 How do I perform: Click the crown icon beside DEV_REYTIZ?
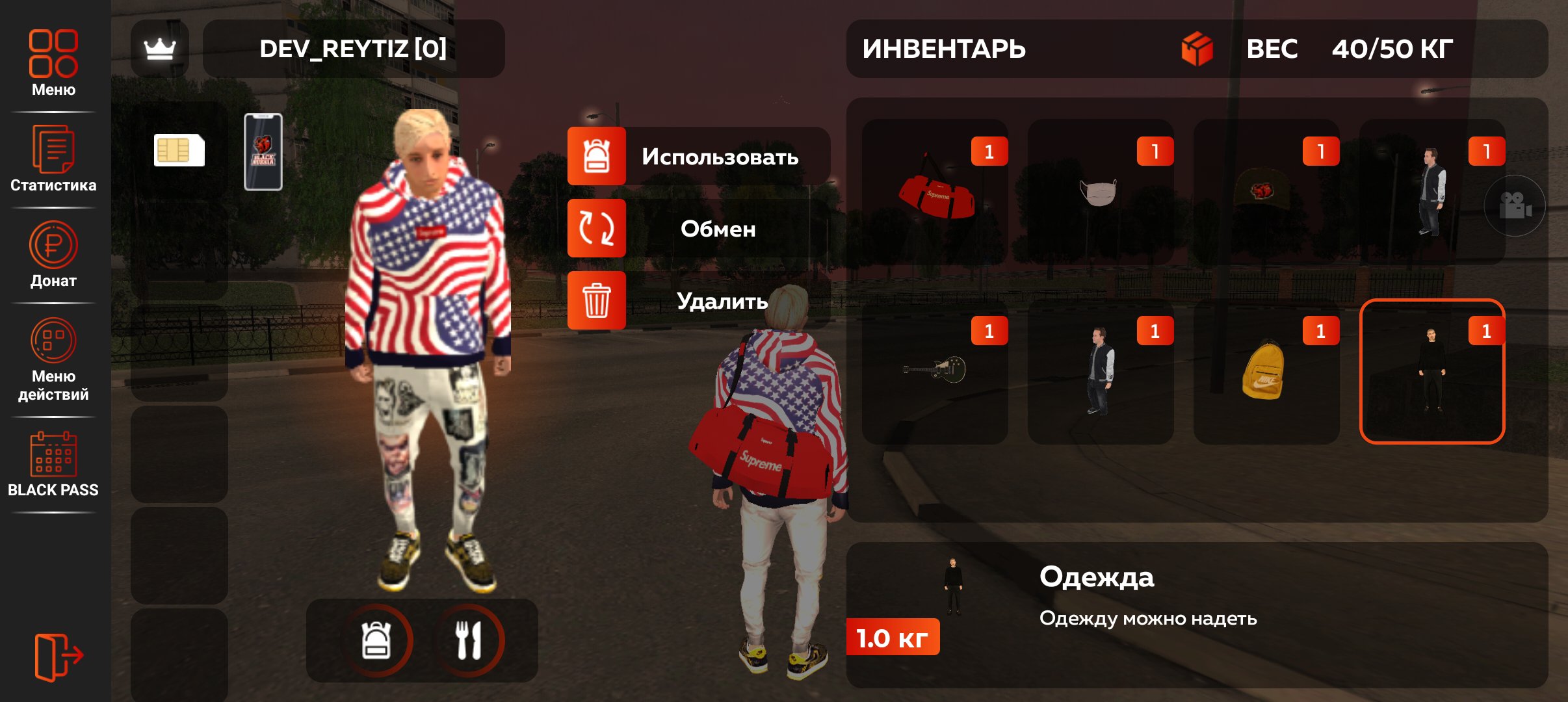click(160, 49)
